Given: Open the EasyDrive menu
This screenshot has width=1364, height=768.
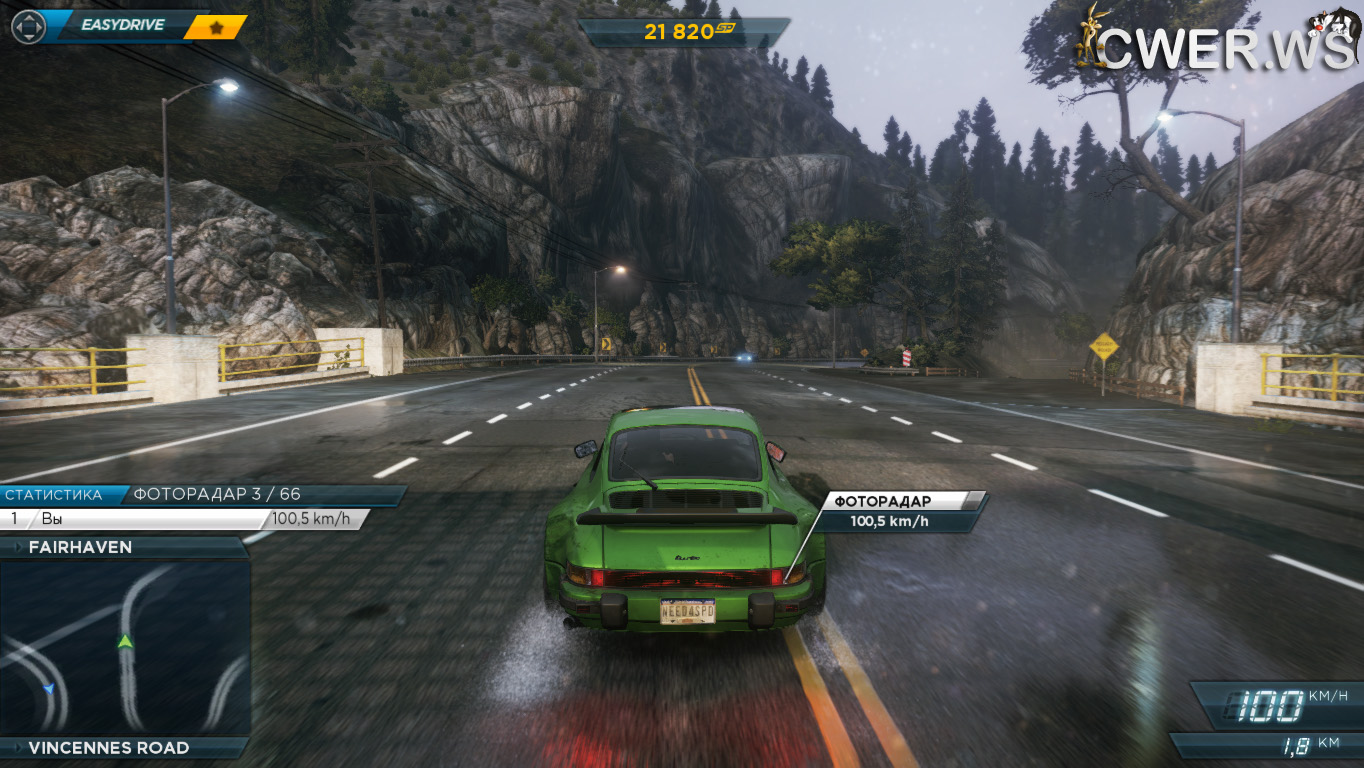Looking at the screenshot, I should coord(122,25).
